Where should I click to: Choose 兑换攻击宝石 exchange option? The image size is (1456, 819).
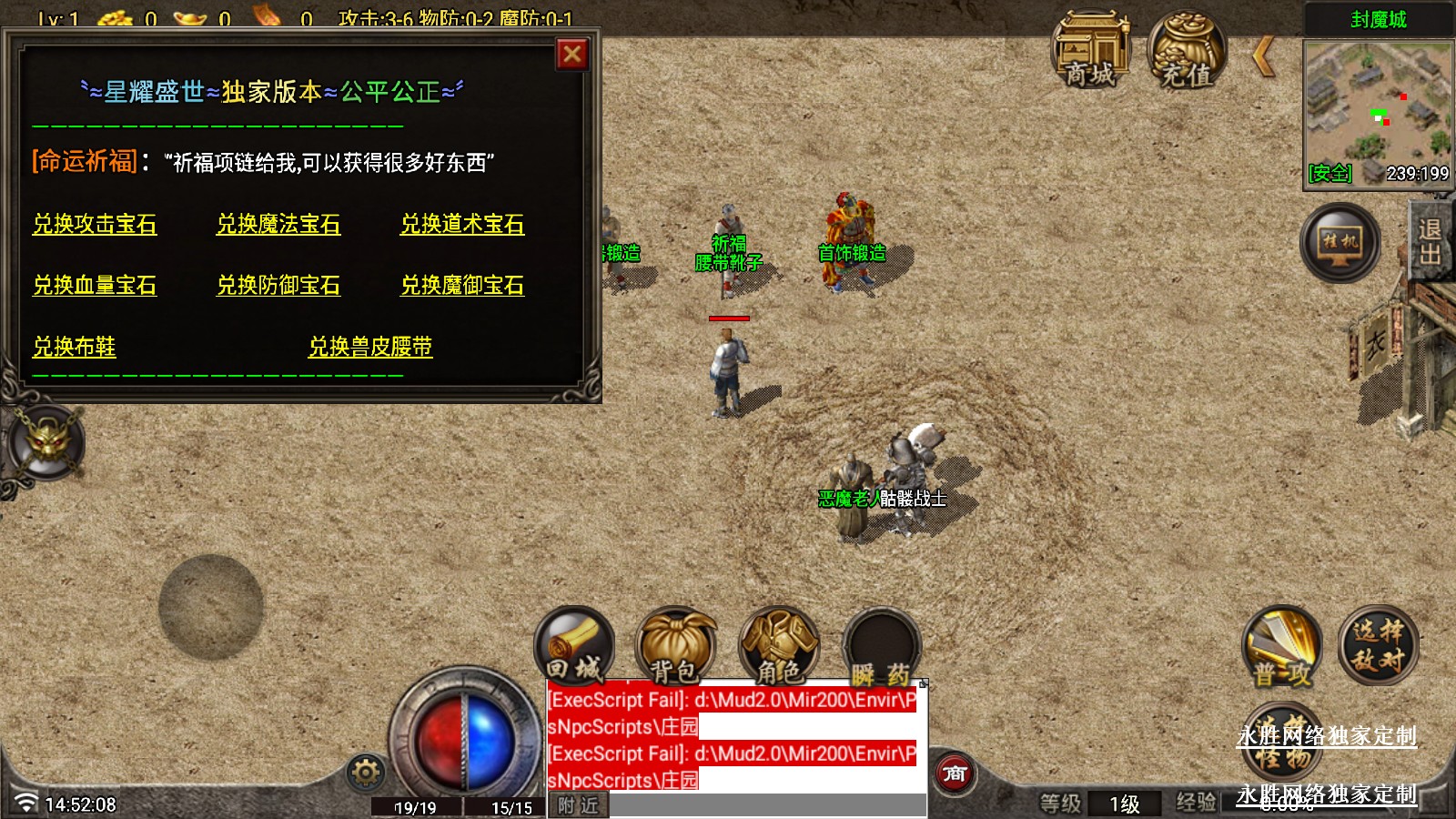click(x=95, y=225)
